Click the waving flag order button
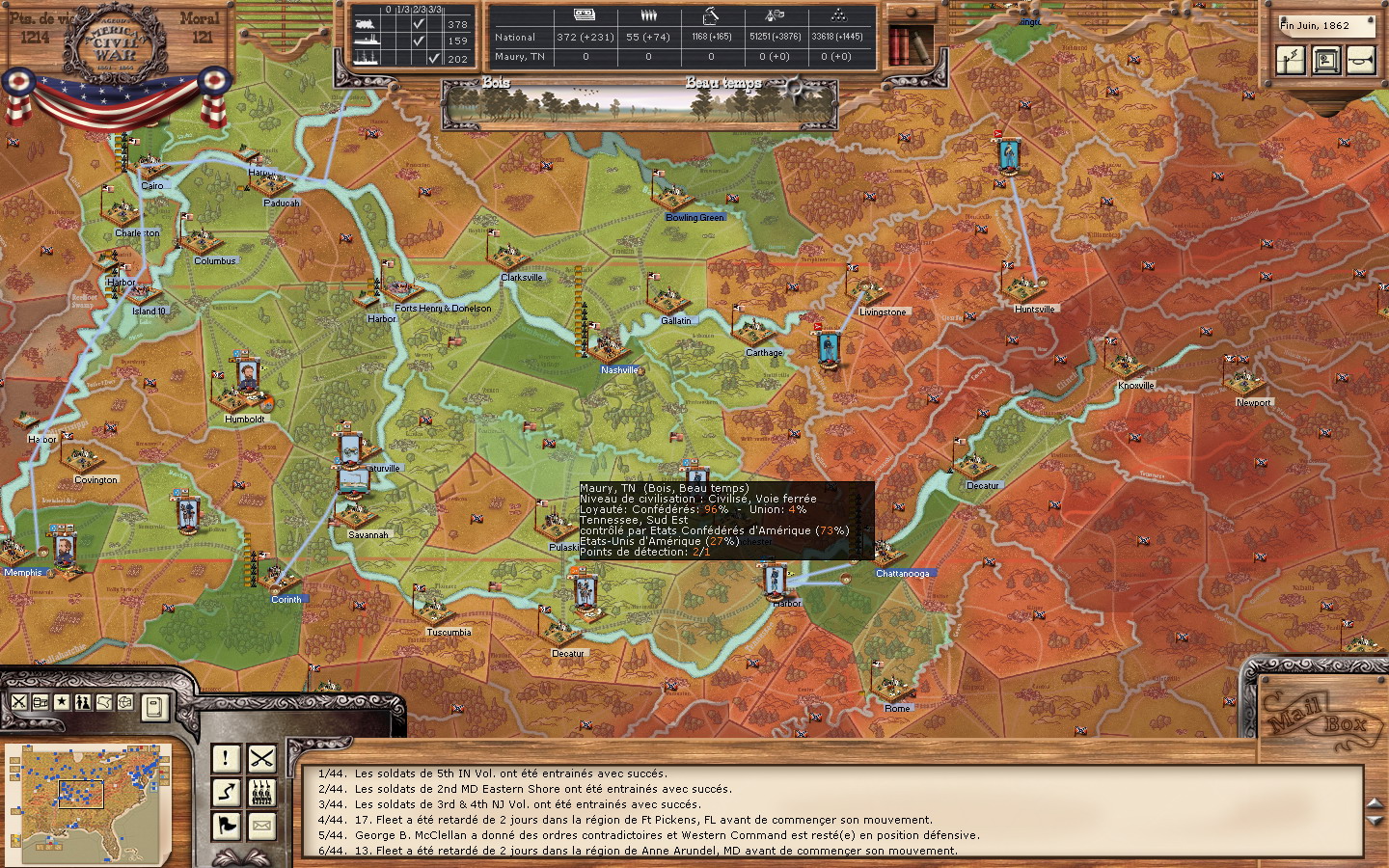1389x868 pixels. pos(226,826)
